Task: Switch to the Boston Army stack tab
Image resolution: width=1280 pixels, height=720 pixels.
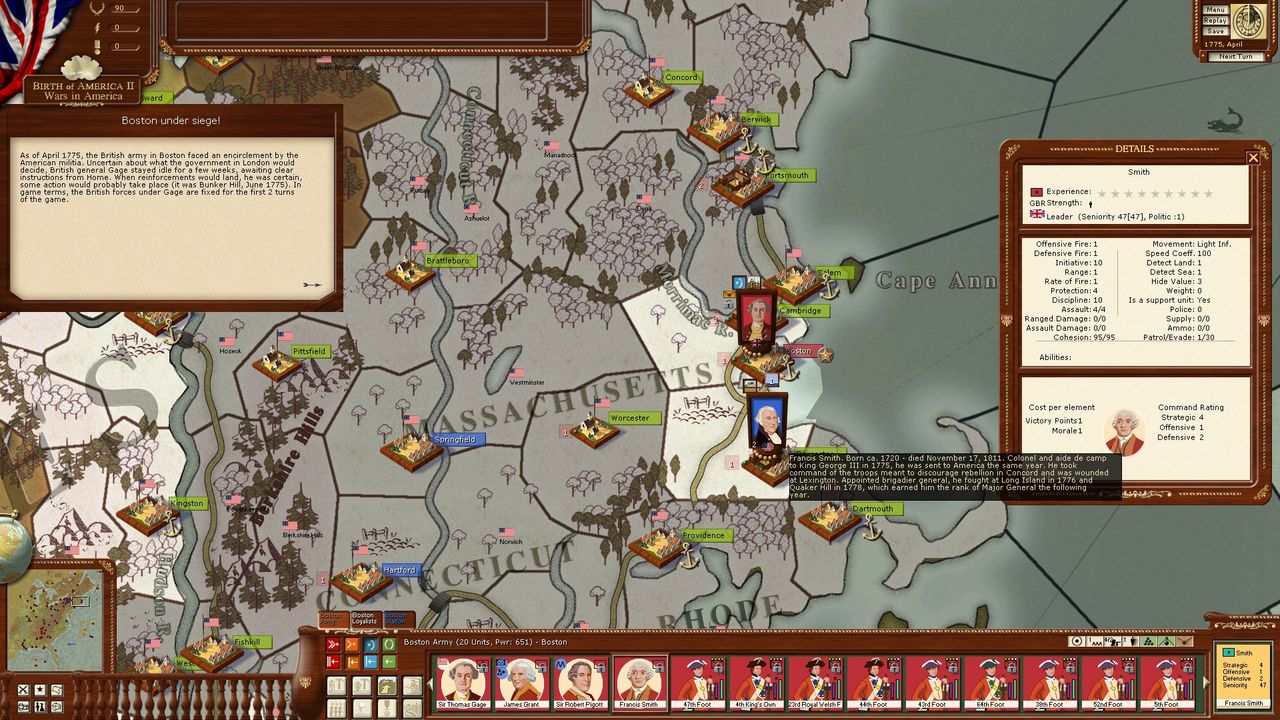Action: pyautogui.click(x=331, y=619)
